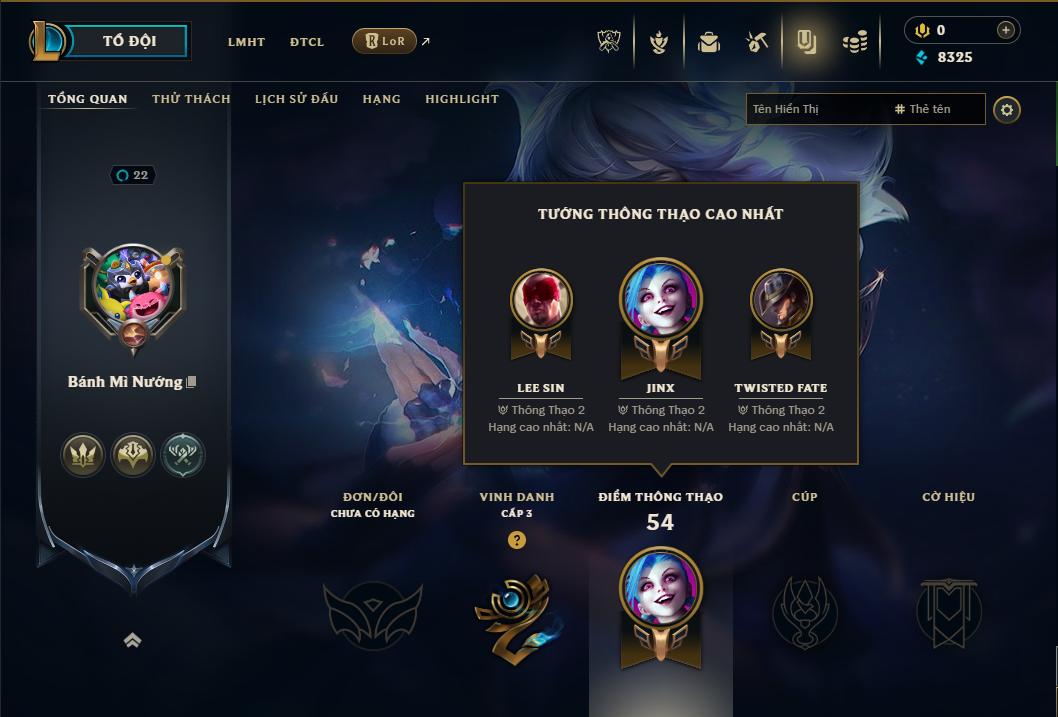Select the TỔNG QUAN tab
Screen dimensions: 1058x717
pos(88,99)
